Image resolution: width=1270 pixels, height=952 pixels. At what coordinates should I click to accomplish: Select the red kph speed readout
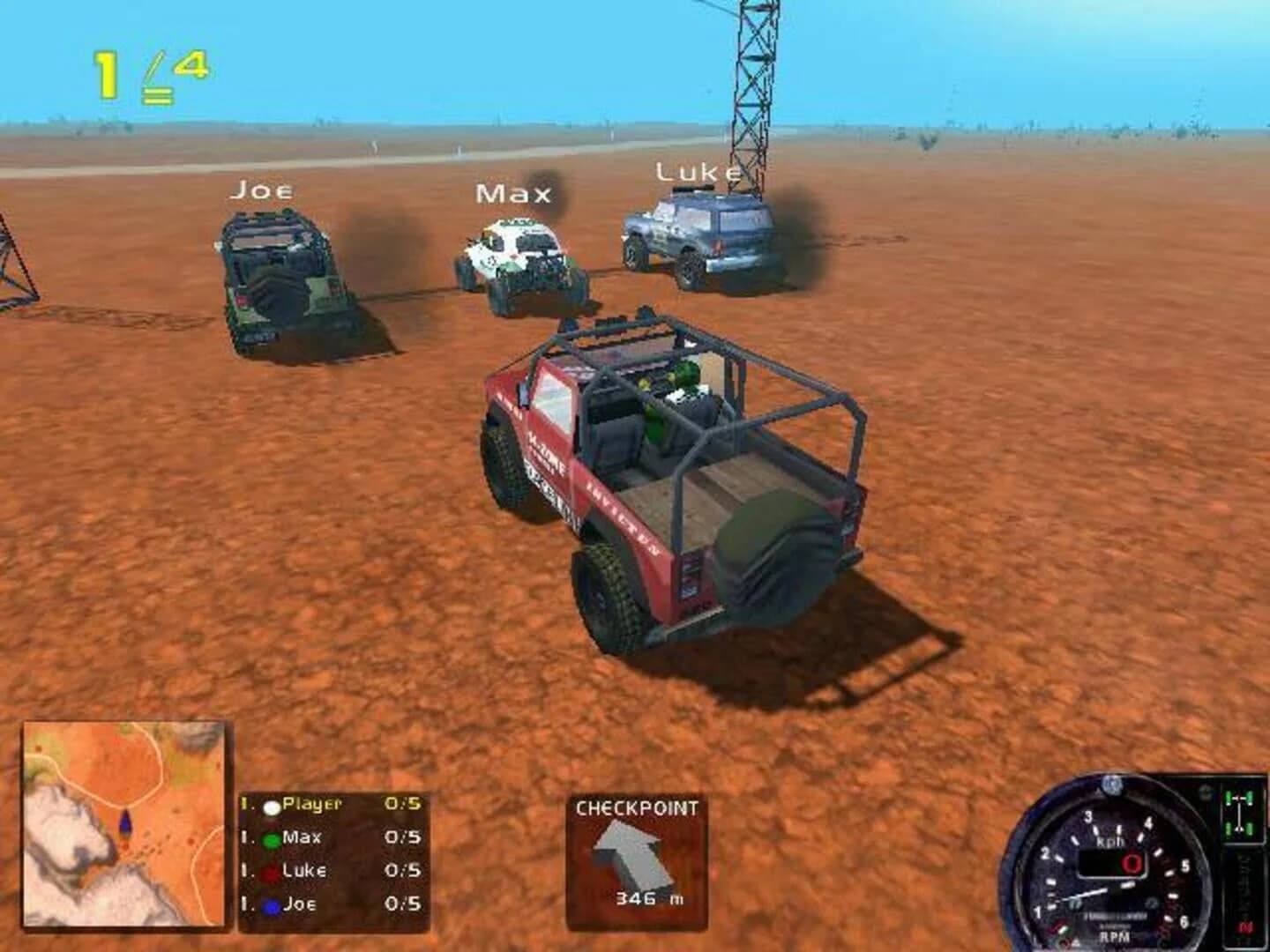click(x=1132, y=864)
